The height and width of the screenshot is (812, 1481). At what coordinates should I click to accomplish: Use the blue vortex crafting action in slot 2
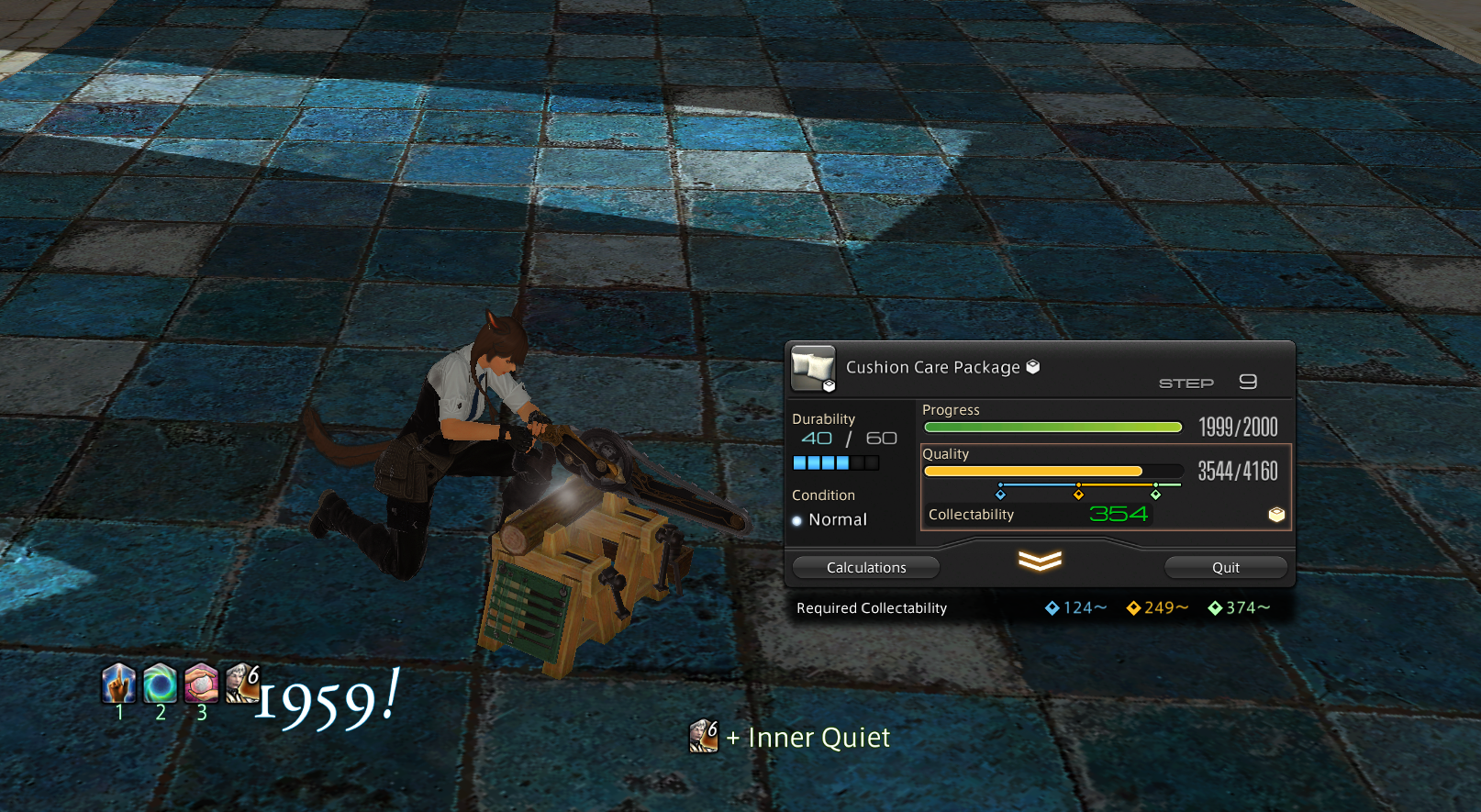point(160,684)
